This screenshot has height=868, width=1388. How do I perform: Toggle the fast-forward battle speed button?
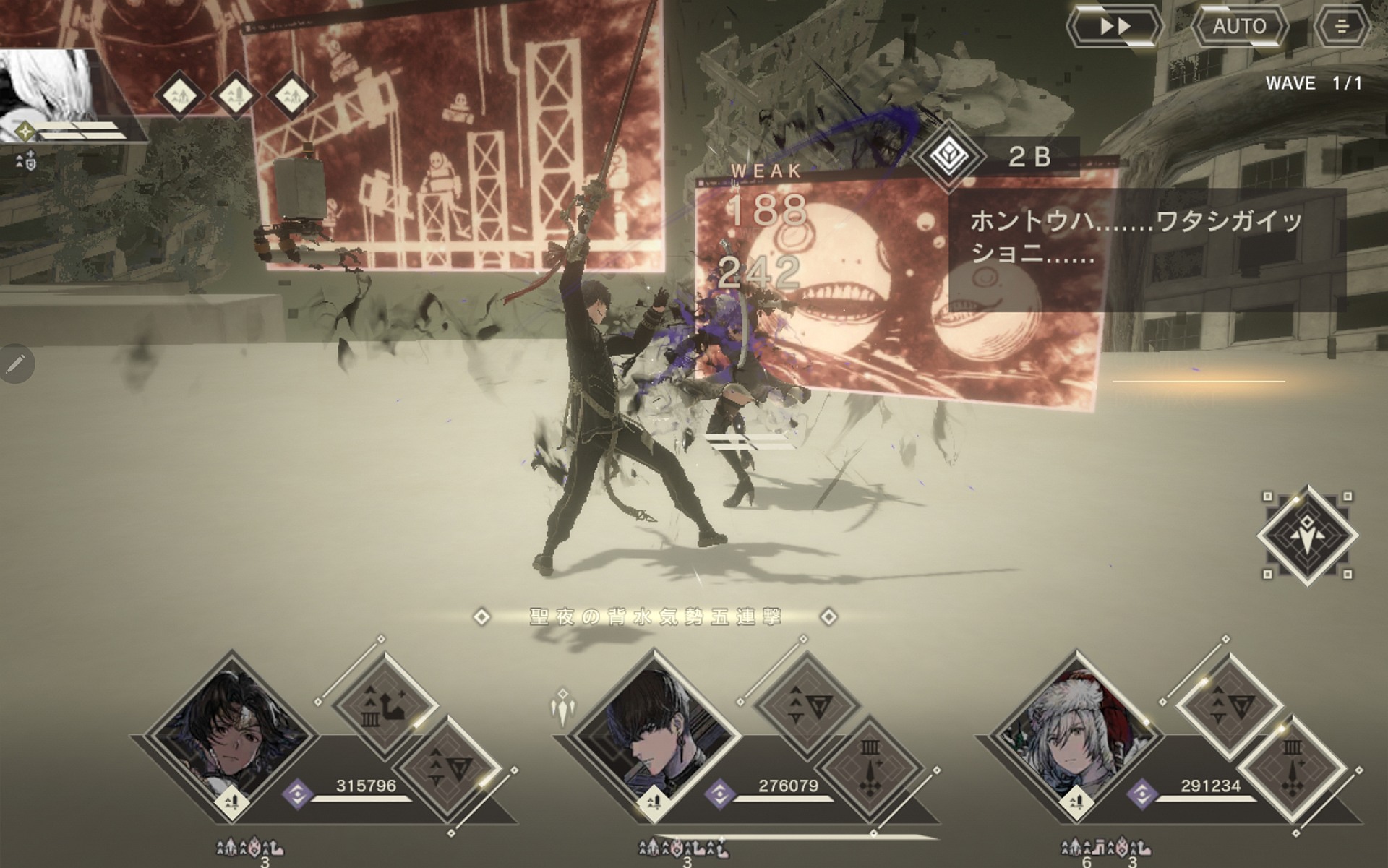[1115, 27]
